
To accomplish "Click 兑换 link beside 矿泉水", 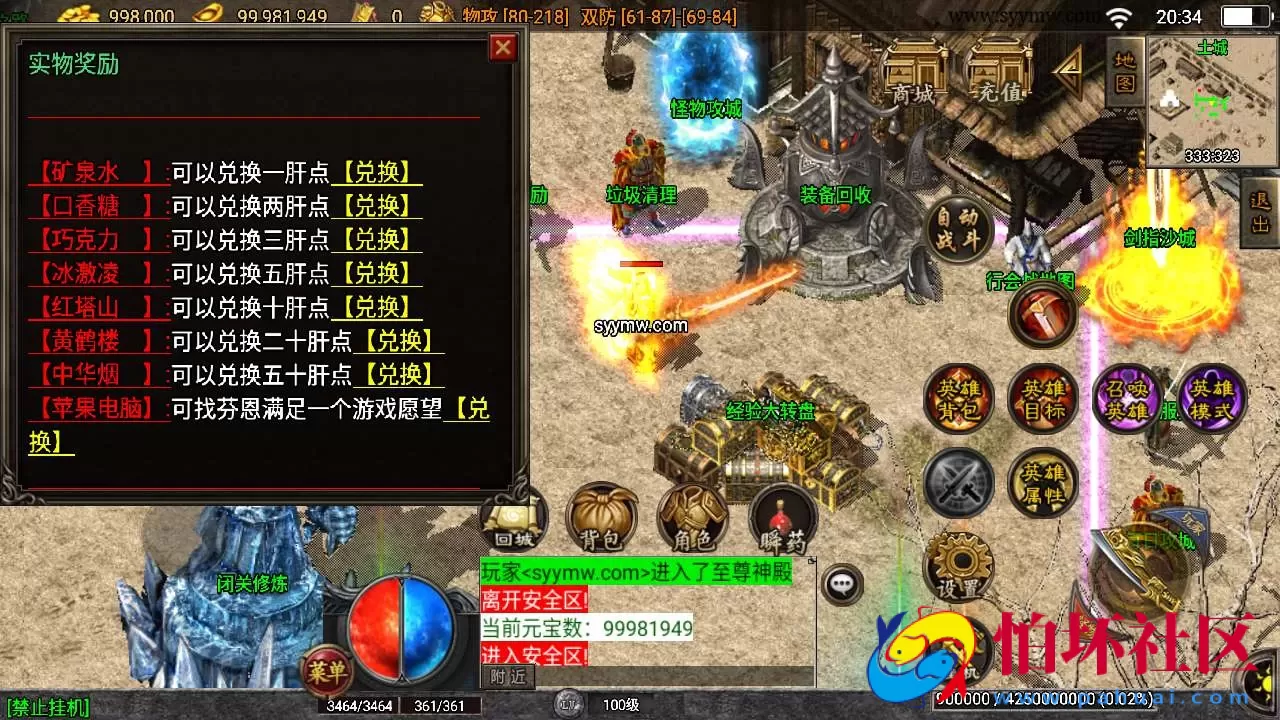I will pos(376,172).
